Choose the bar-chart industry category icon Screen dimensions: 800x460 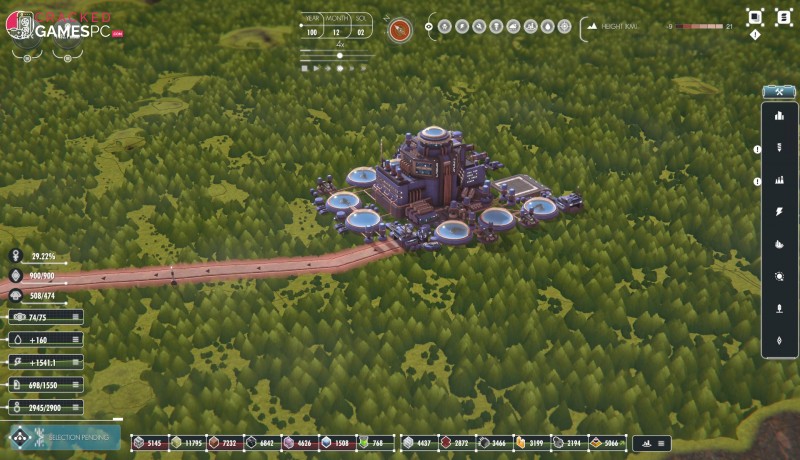(779, 180)
